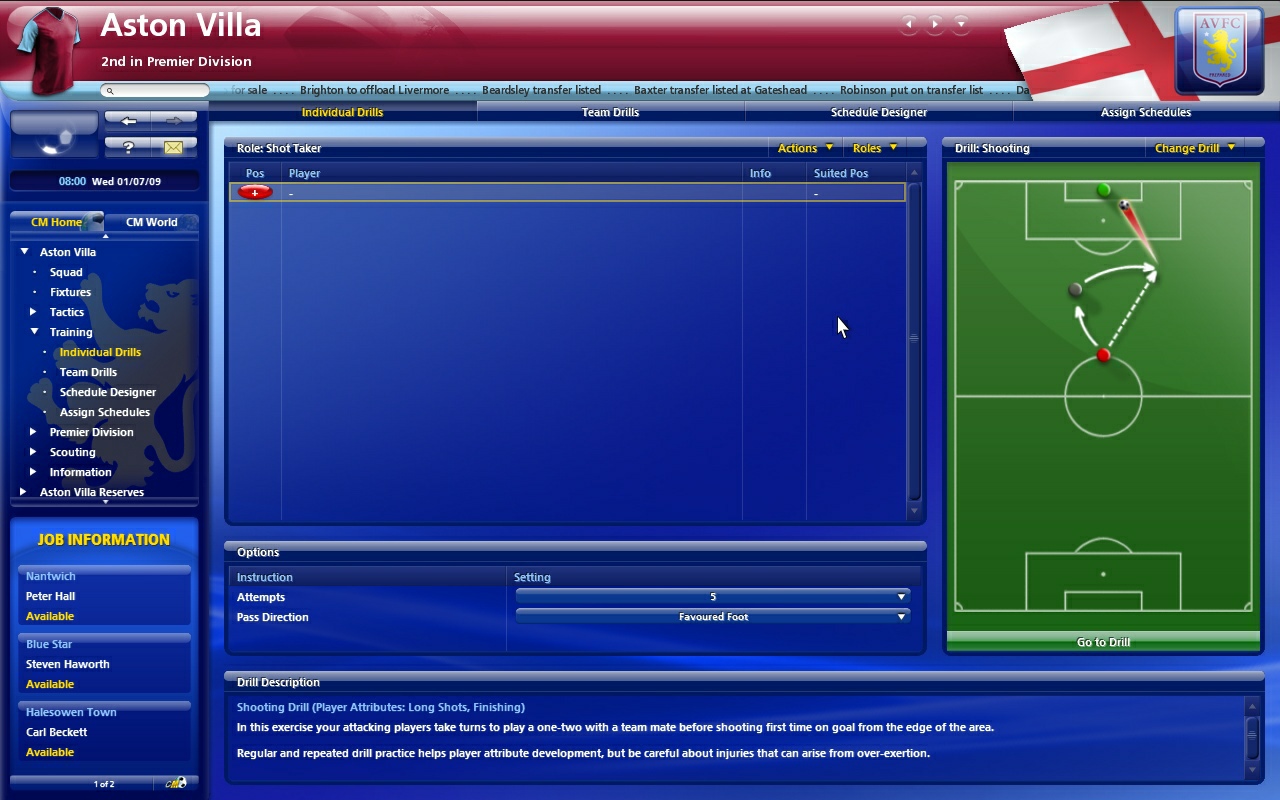Expand the Scouting section in the sidebar
The height and width of the screenshot is (800, 1280).
coord(31,452)
